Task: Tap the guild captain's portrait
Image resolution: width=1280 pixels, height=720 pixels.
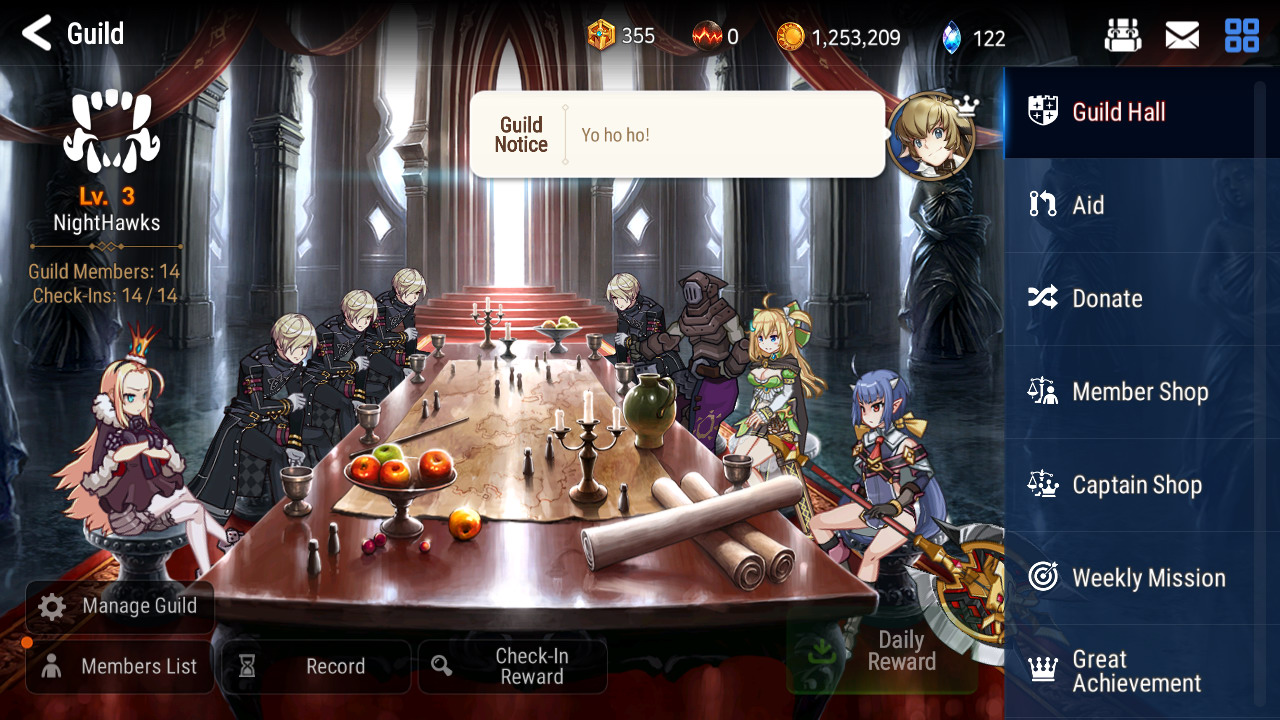Action: [930, 137]
